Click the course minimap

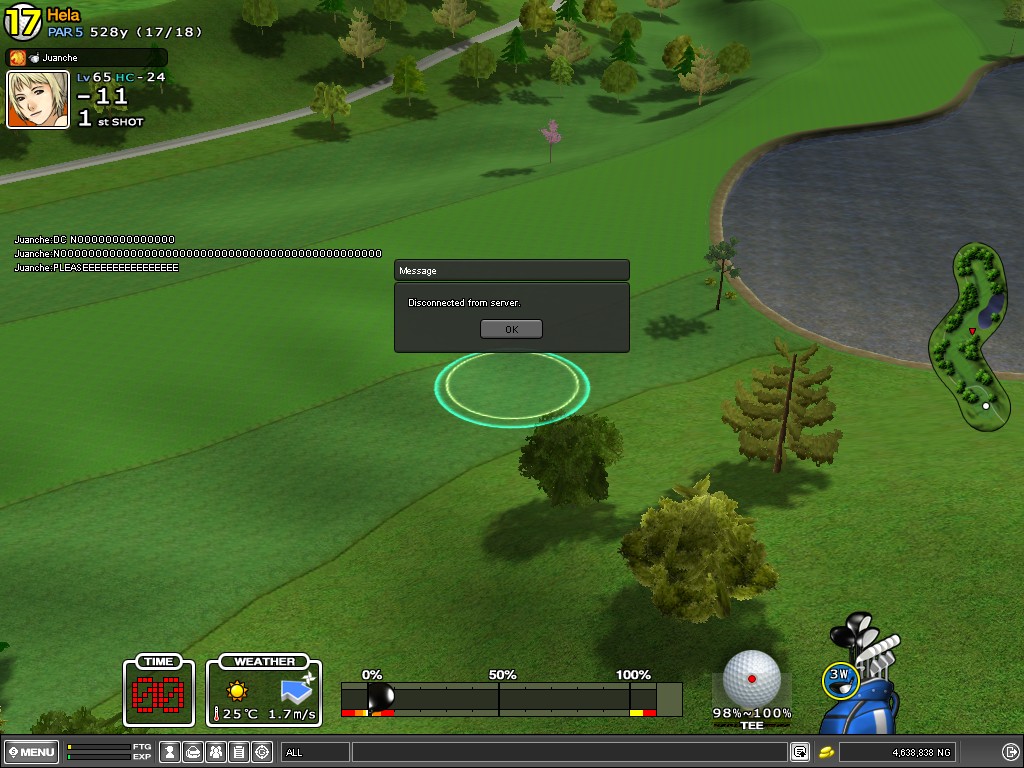point(971,337)
